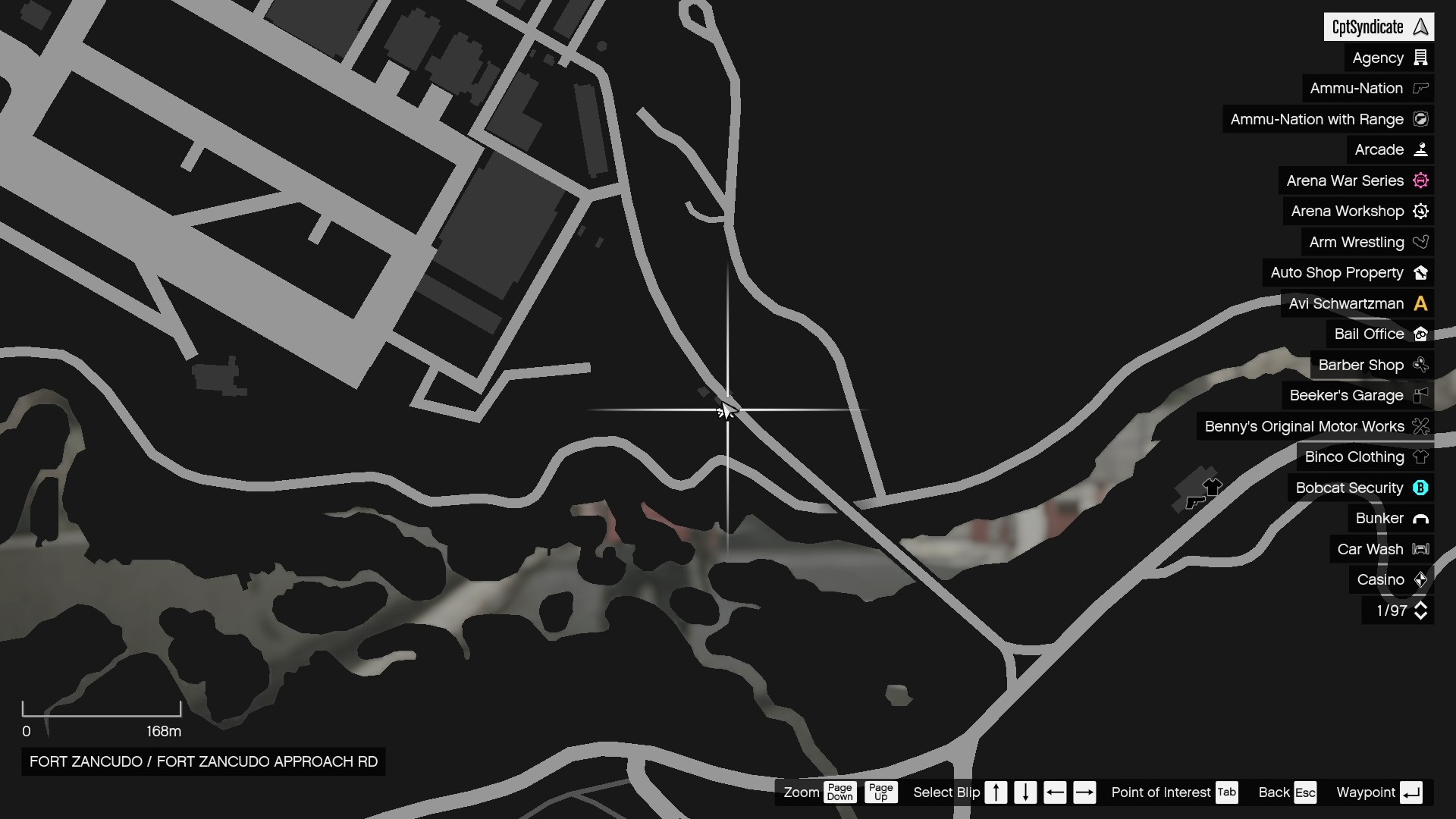Click the Casino dice icon

(1421, 579)
